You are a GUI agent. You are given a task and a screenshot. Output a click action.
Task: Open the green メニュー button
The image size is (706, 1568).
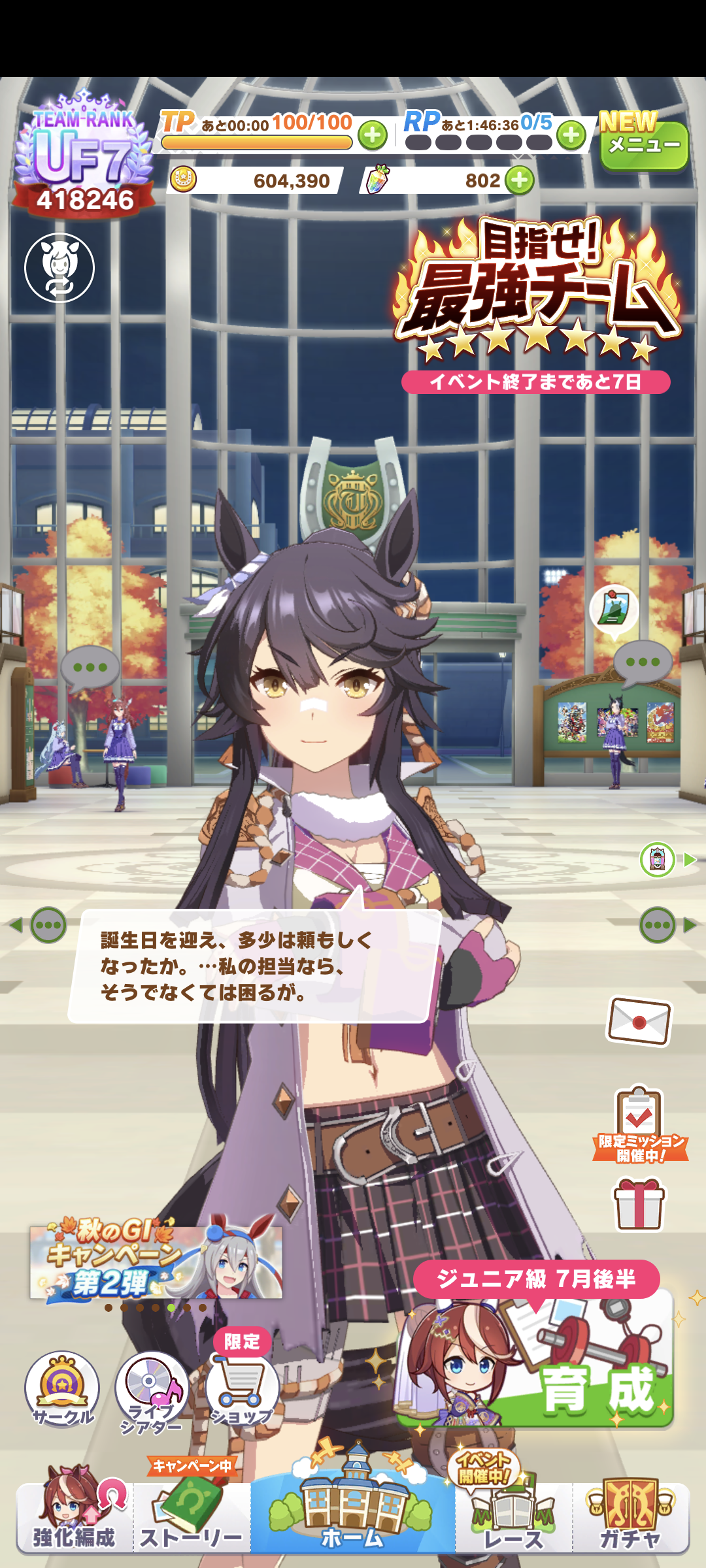pyautogui.click(x=644, y=145)
